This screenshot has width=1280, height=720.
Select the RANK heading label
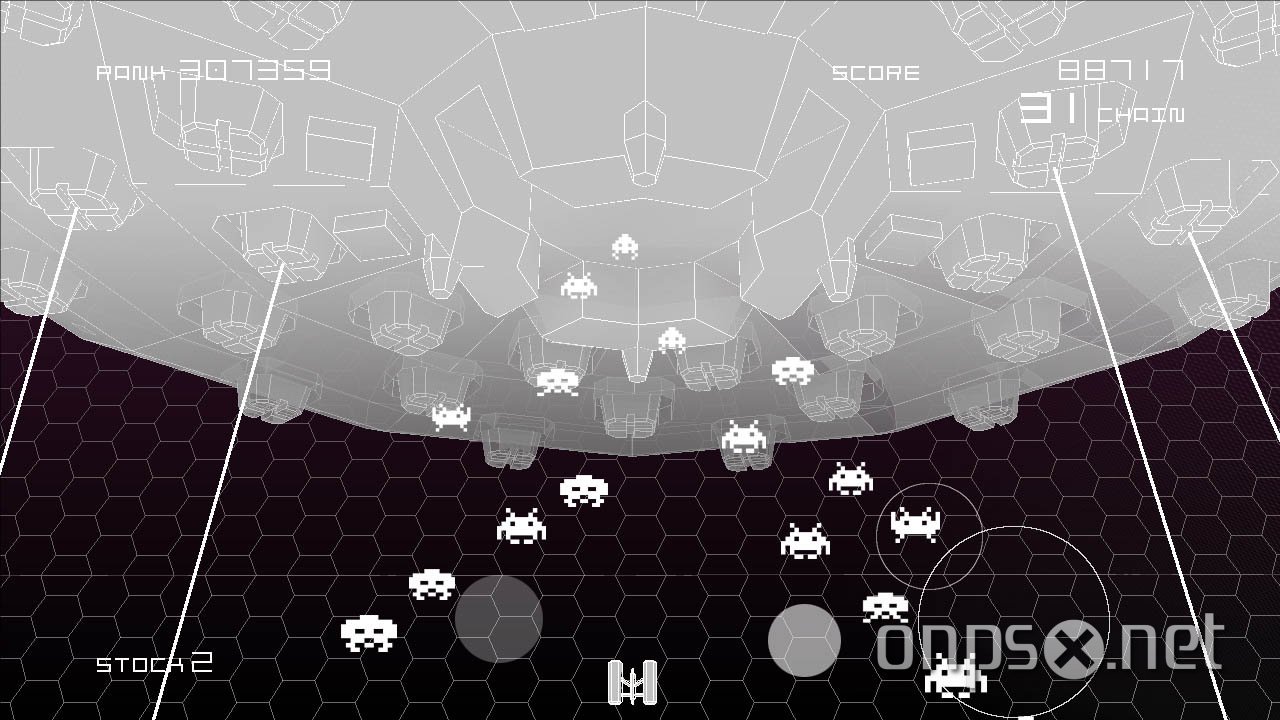(x=127, y=71)
